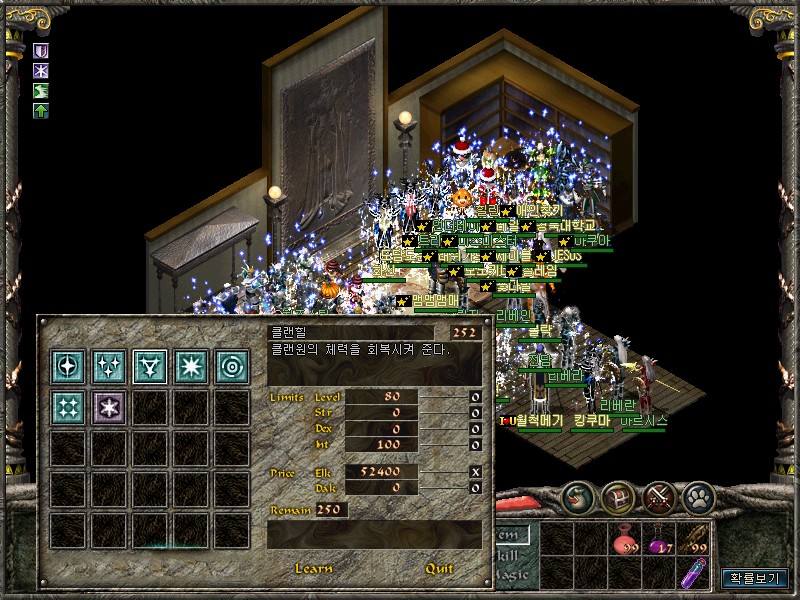Learn the selected clan heal spell

click(x=313, y=569)
